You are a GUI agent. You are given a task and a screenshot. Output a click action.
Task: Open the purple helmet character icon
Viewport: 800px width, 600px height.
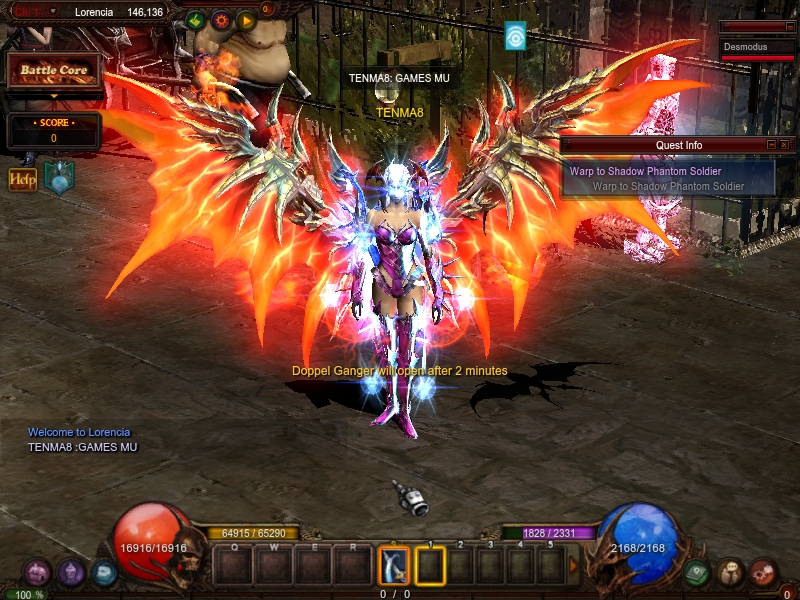point(70,572)
